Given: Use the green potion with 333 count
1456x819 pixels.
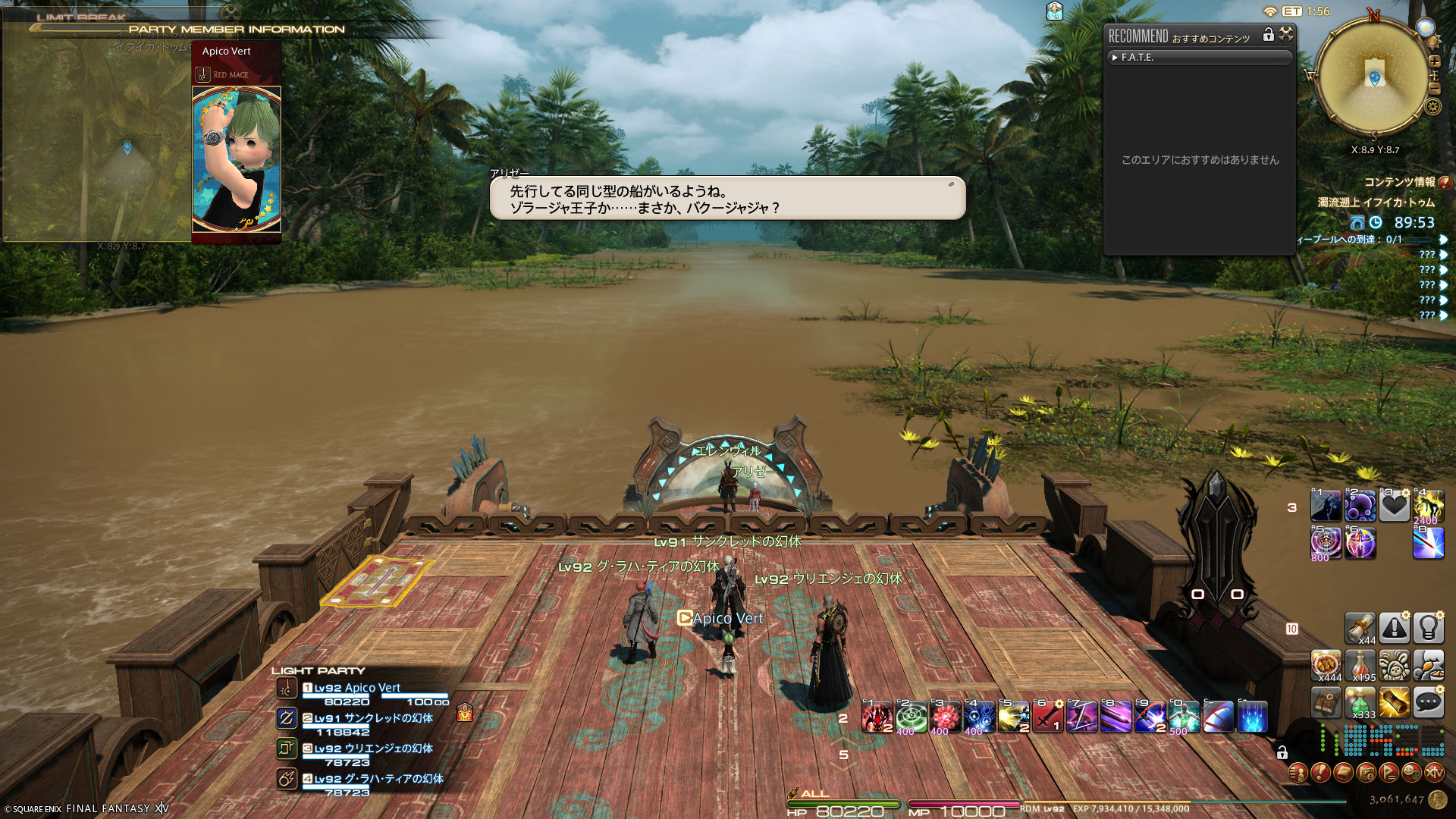Looking at the screenshot, I should pyautogui.click(x=1360, y=703).
